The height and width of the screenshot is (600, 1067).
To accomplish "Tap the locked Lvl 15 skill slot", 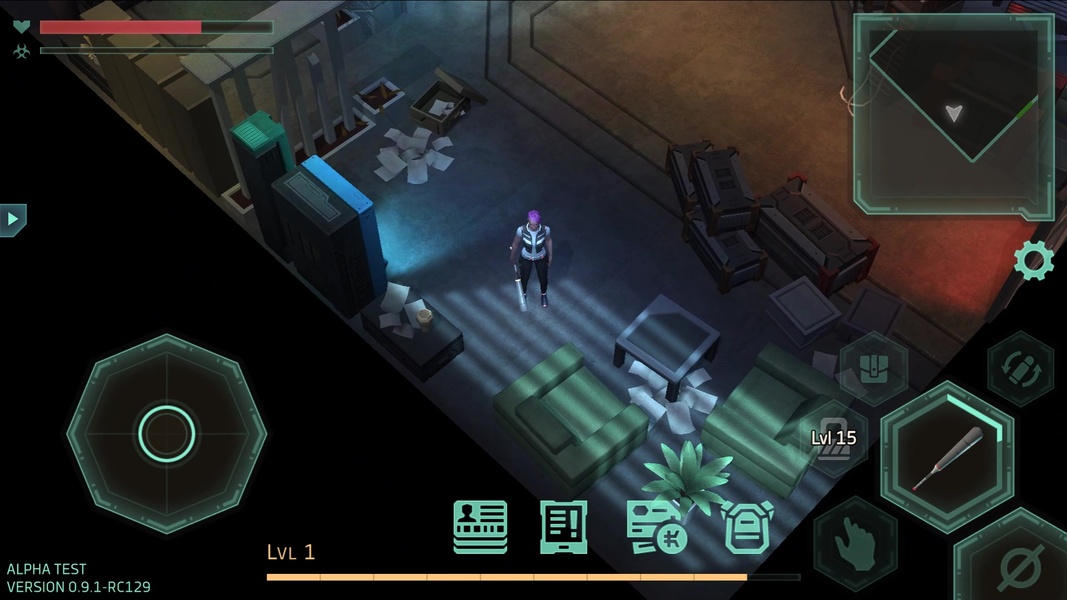I will pyautogui.click(x=834, y=439).
